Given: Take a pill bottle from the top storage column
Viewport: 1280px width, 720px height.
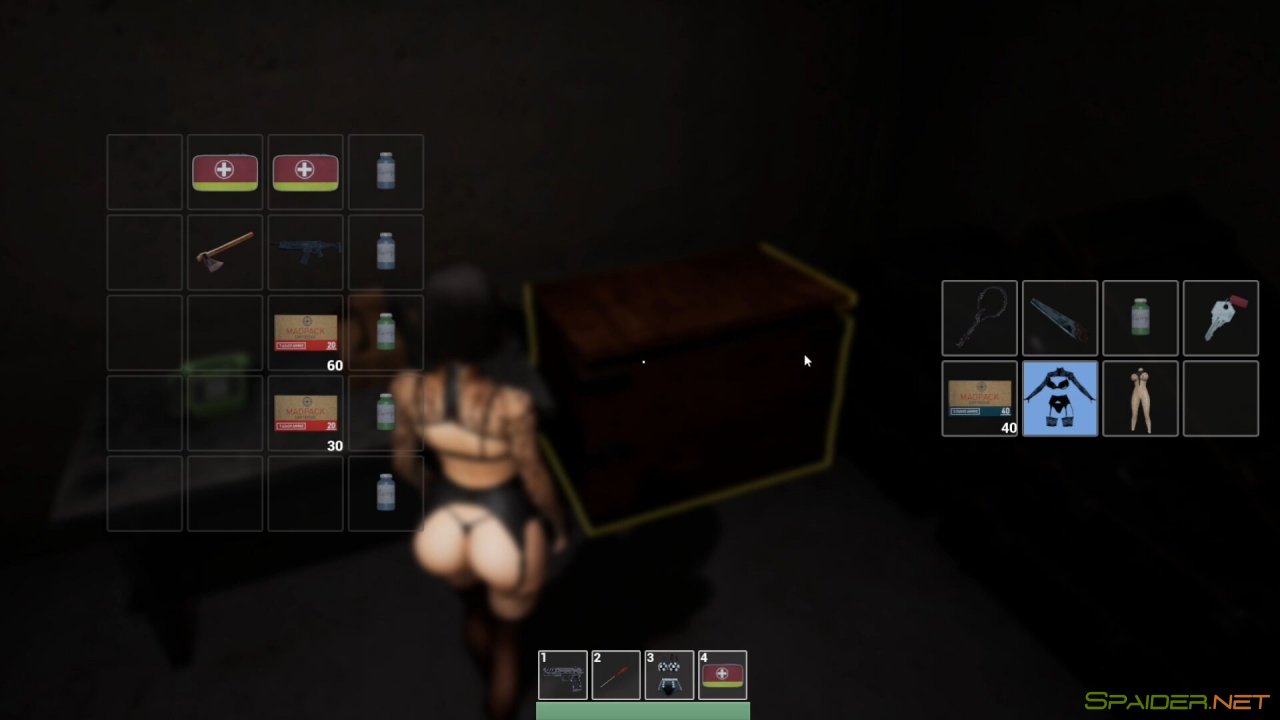Looking at the screenshot, I should (x=385, y=171).
